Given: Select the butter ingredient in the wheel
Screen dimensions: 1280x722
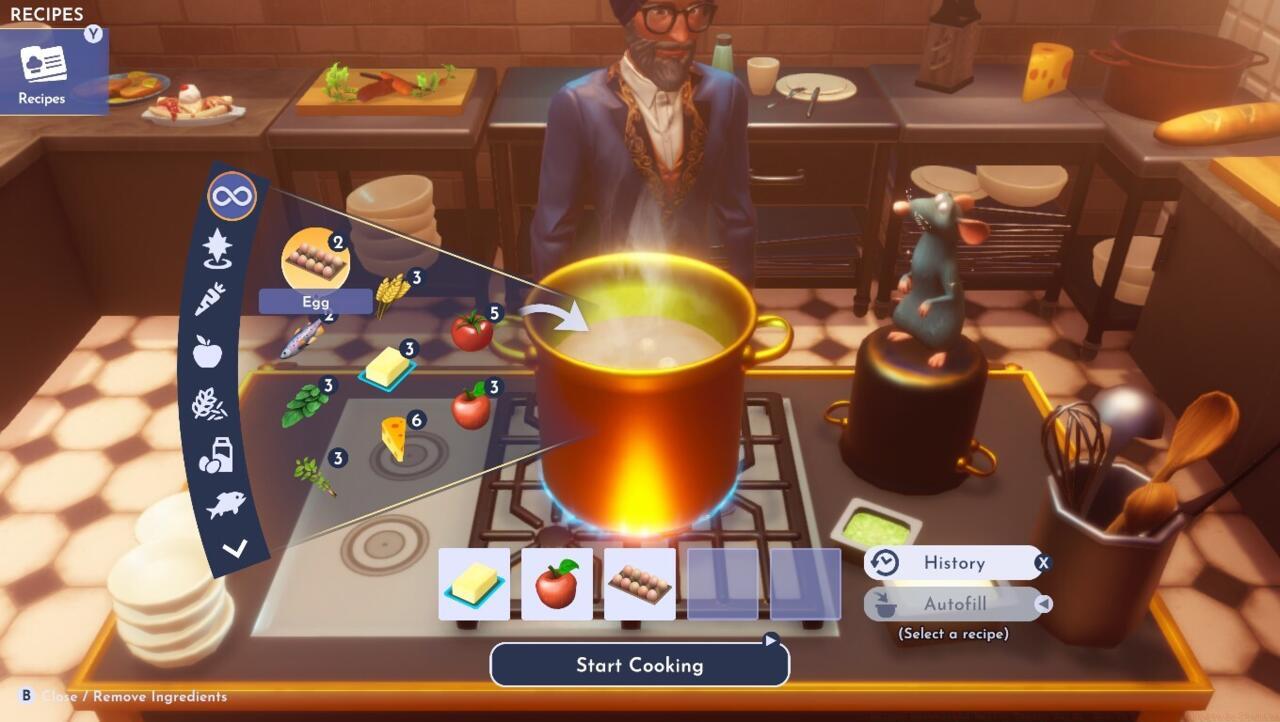Looking at the screenshot, I should pos(387,369).
